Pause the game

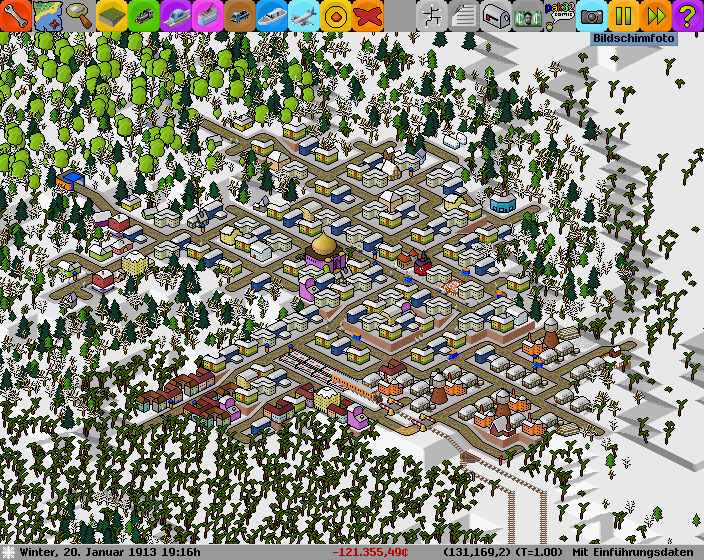[623, 15]
